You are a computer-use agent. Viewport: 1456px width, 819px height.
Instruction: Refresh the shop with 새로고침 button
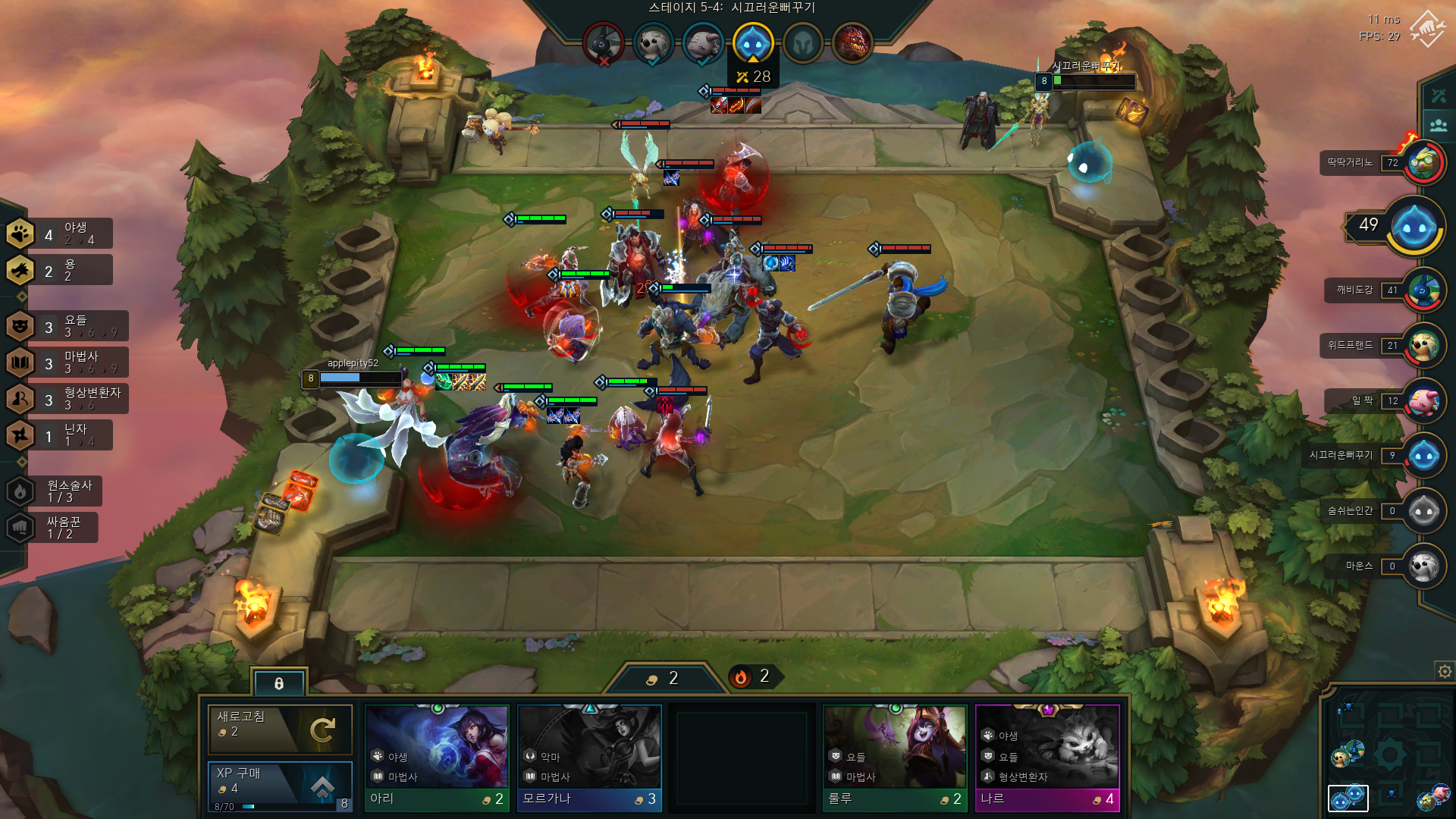tap(280, 729)
